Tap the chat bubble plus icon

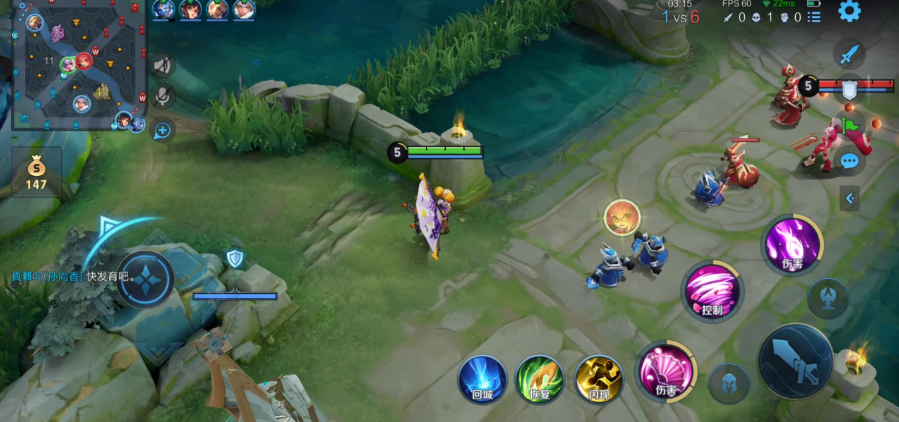click(x=162, y=129)
